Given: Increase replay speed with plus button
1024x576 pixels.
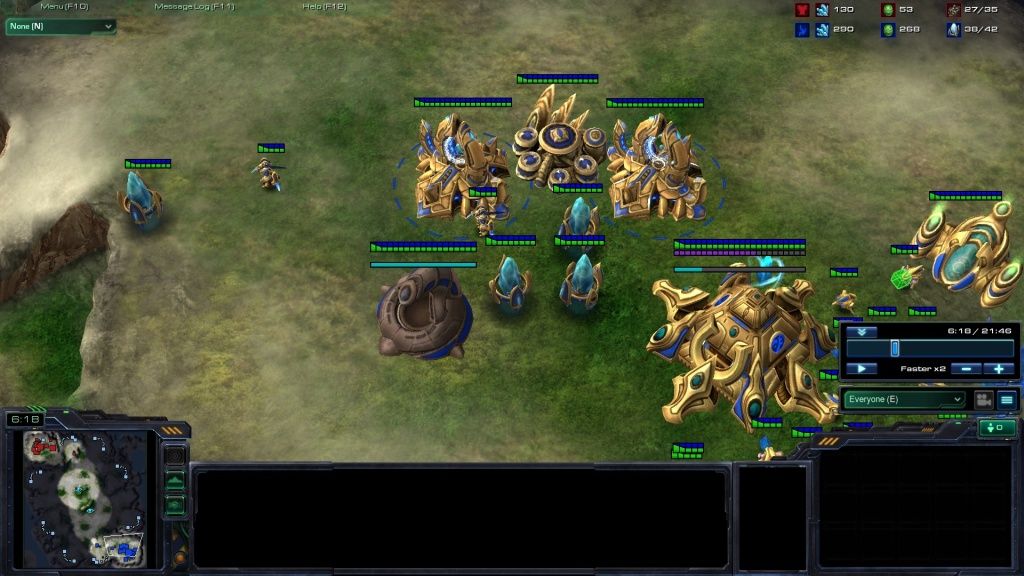Looking at the screenshot, I should click(x=998, y=369).
